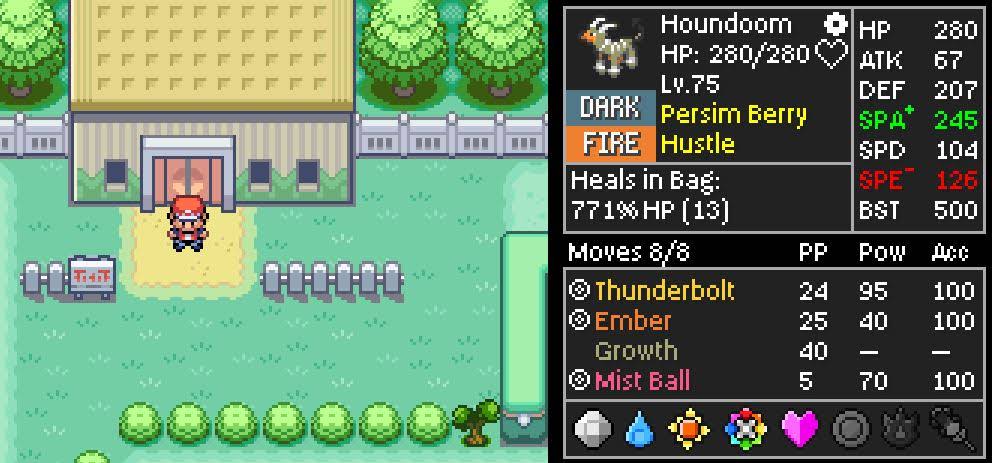Select the blue water drop badge
The image size is (992, 463).
coord(640,429)
